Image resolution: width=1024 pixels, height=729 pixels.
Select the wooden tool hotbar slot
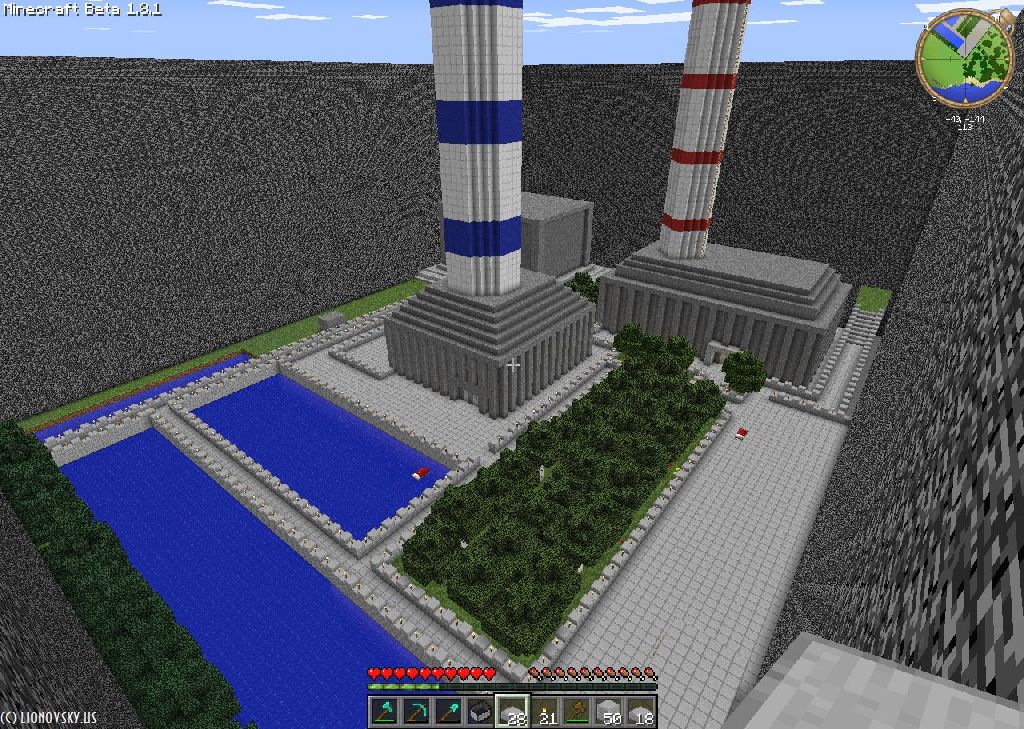577,711
